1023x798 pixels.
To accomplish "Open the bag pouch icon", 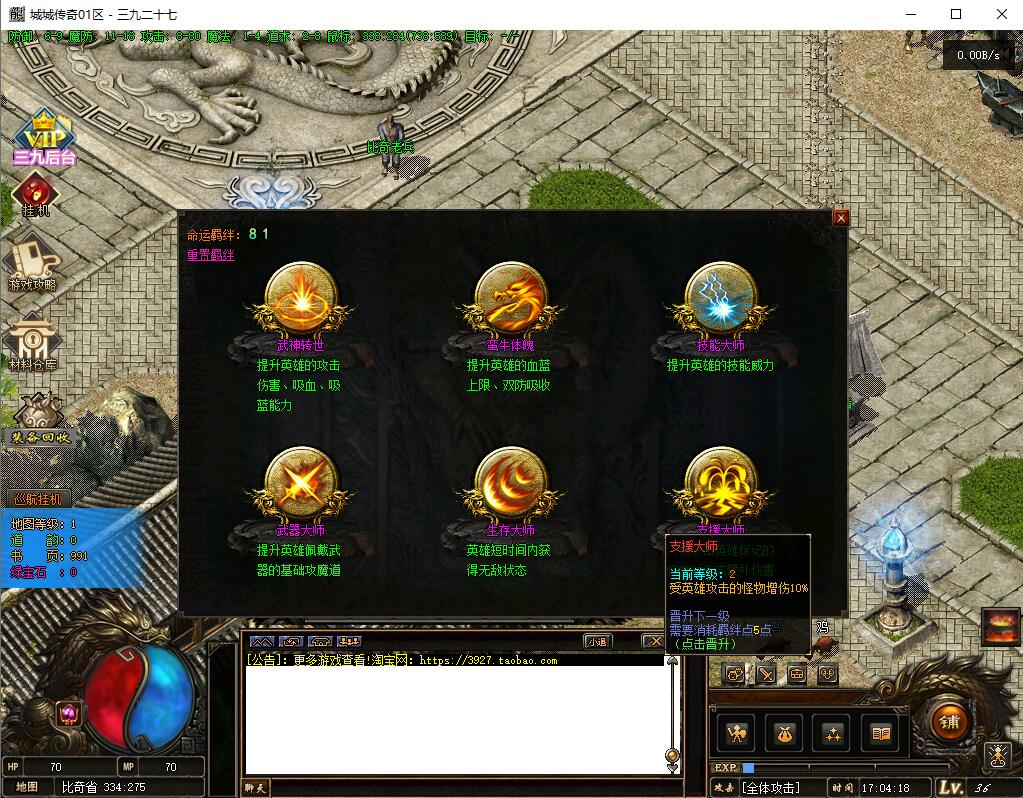I will tap(784, 735).
